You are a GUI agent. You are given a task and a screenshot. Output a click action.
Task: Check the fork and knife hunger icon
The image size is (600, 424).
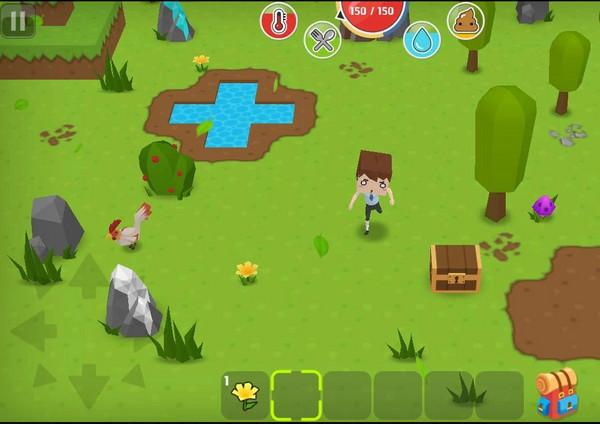pyautogui.click(x=322, y=40)
